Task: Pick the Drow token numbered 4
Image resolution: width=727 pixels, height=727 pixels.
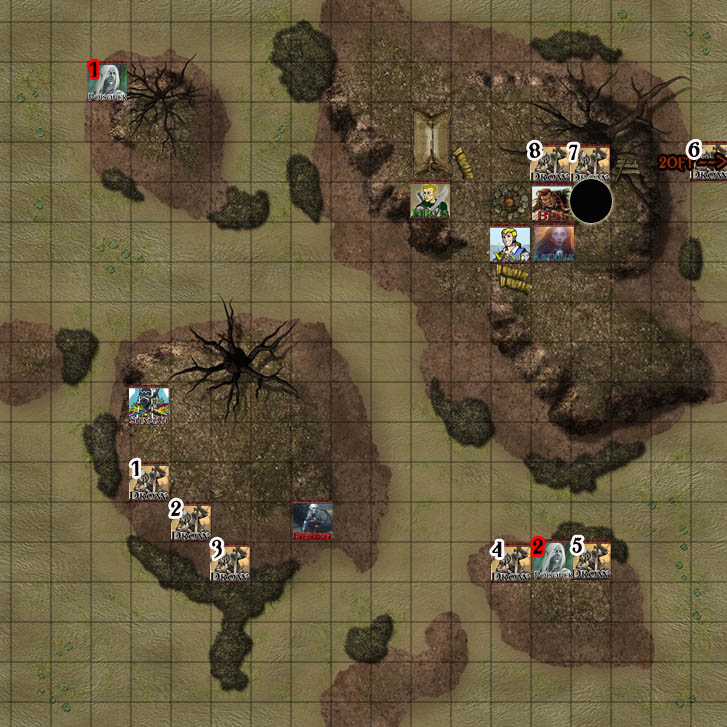Action: [510, 562]
